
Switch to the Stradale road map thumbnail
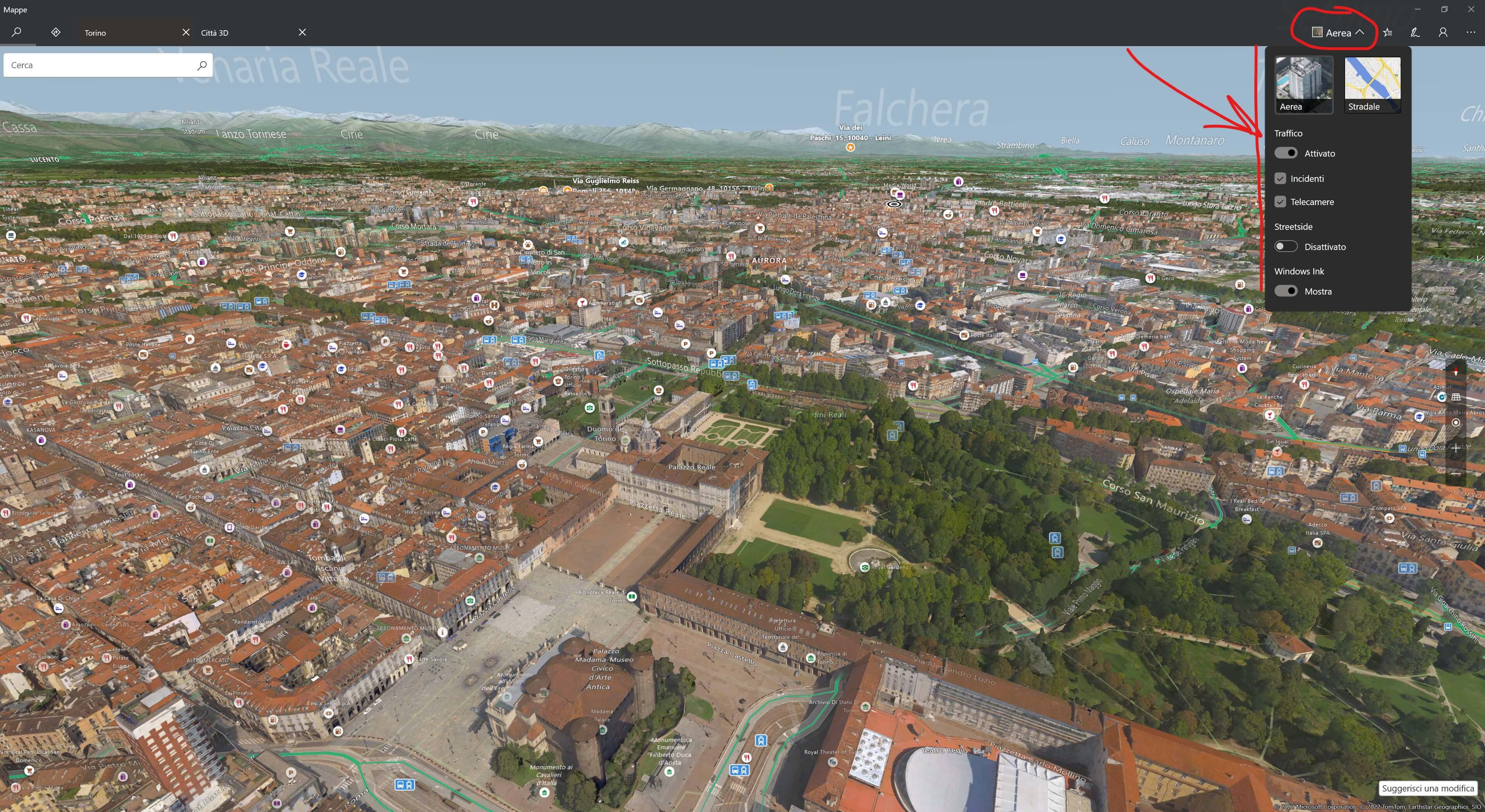click(1372, 84)
